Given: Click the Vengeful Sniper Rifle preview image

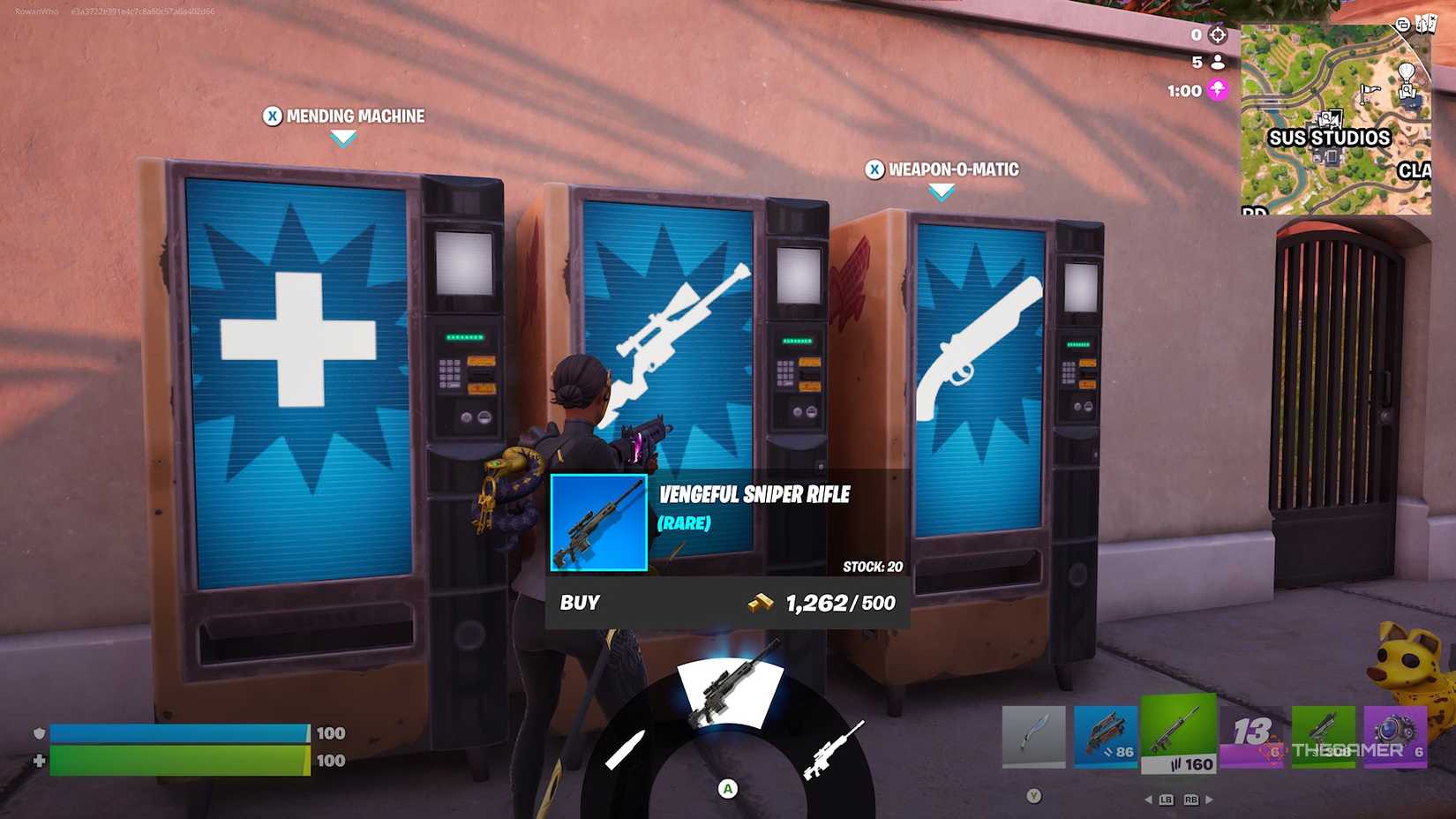Looking at the screenshot, I should pos(598,524).
